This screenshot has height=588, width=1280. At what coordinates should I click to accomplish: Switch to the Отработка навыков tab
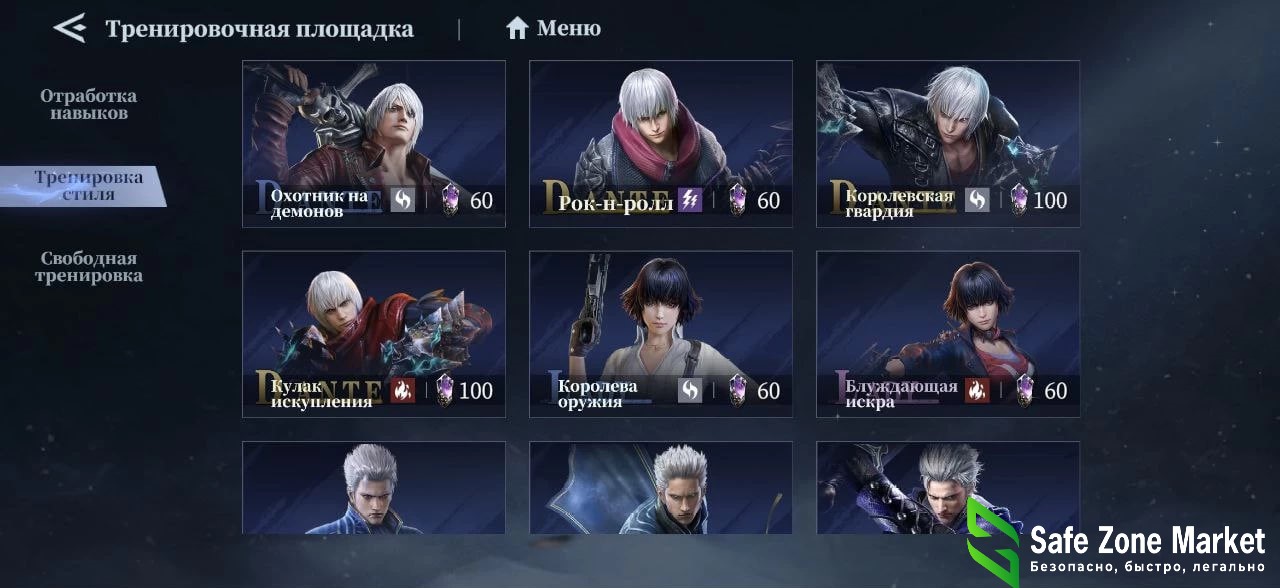pos(88,104)
